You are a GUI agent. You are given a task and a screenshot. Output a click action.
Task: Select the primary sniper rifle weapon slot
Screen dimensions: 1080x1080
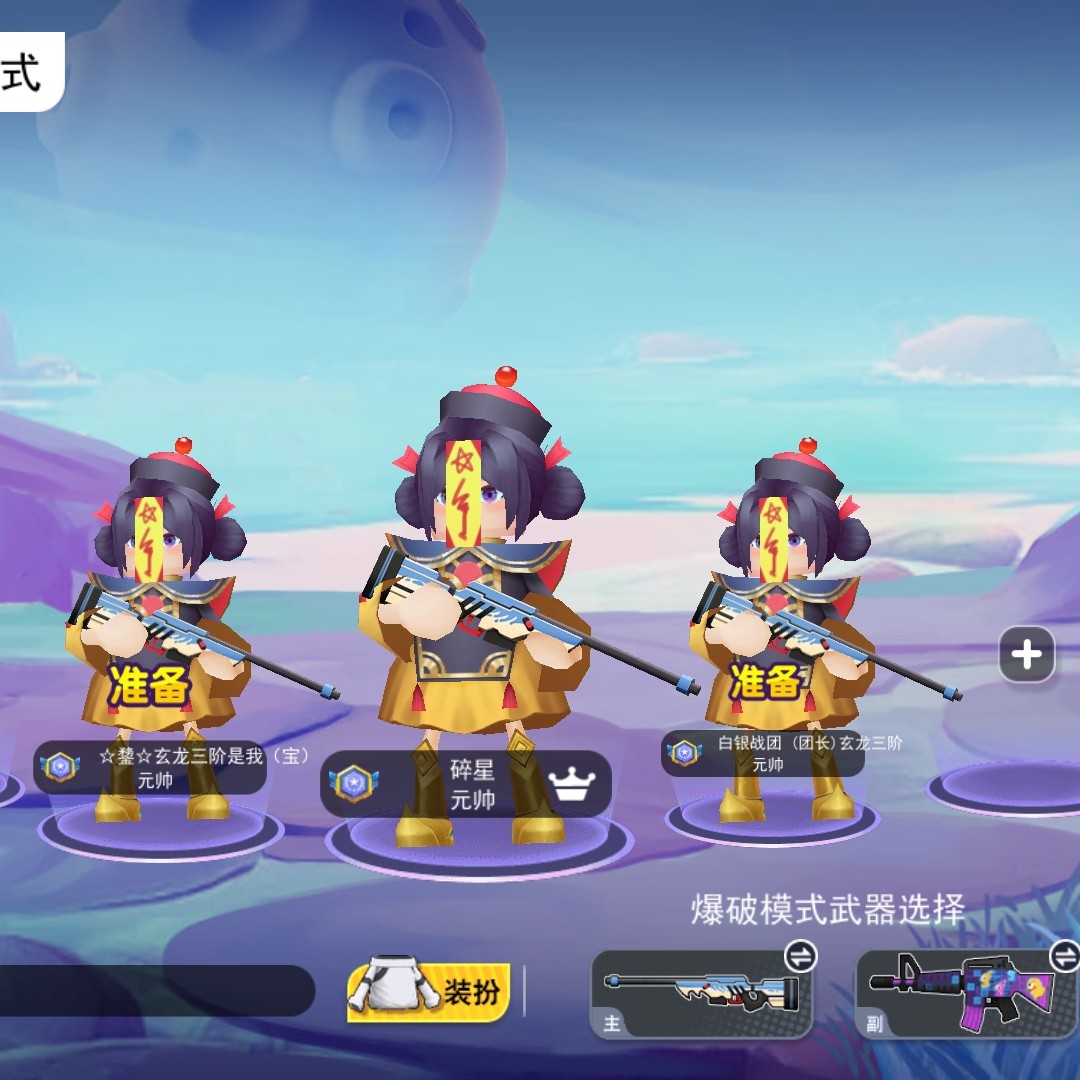click(701, 996)
